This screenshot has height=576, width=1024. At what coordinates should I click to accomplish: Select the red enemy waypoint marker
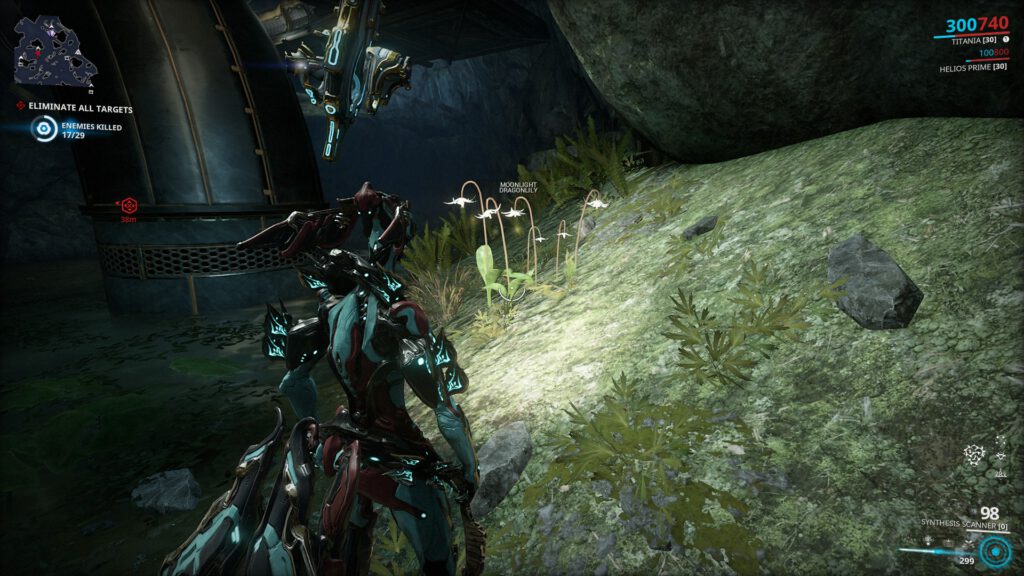pyautogui.click(x=128, y=205)
